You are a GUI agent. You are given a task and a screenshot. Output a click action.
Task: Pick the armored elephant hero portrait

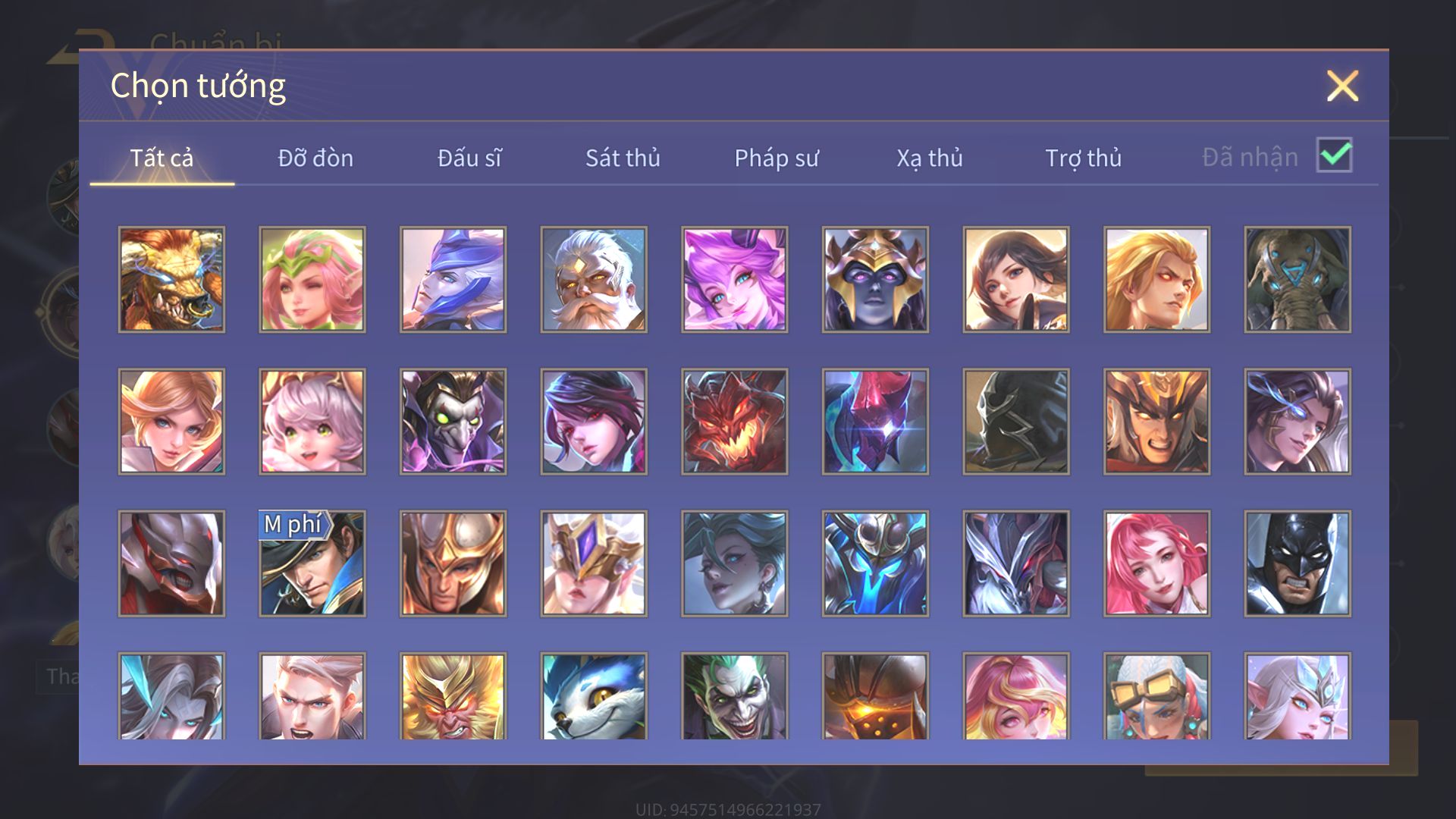pos(1298,280)
